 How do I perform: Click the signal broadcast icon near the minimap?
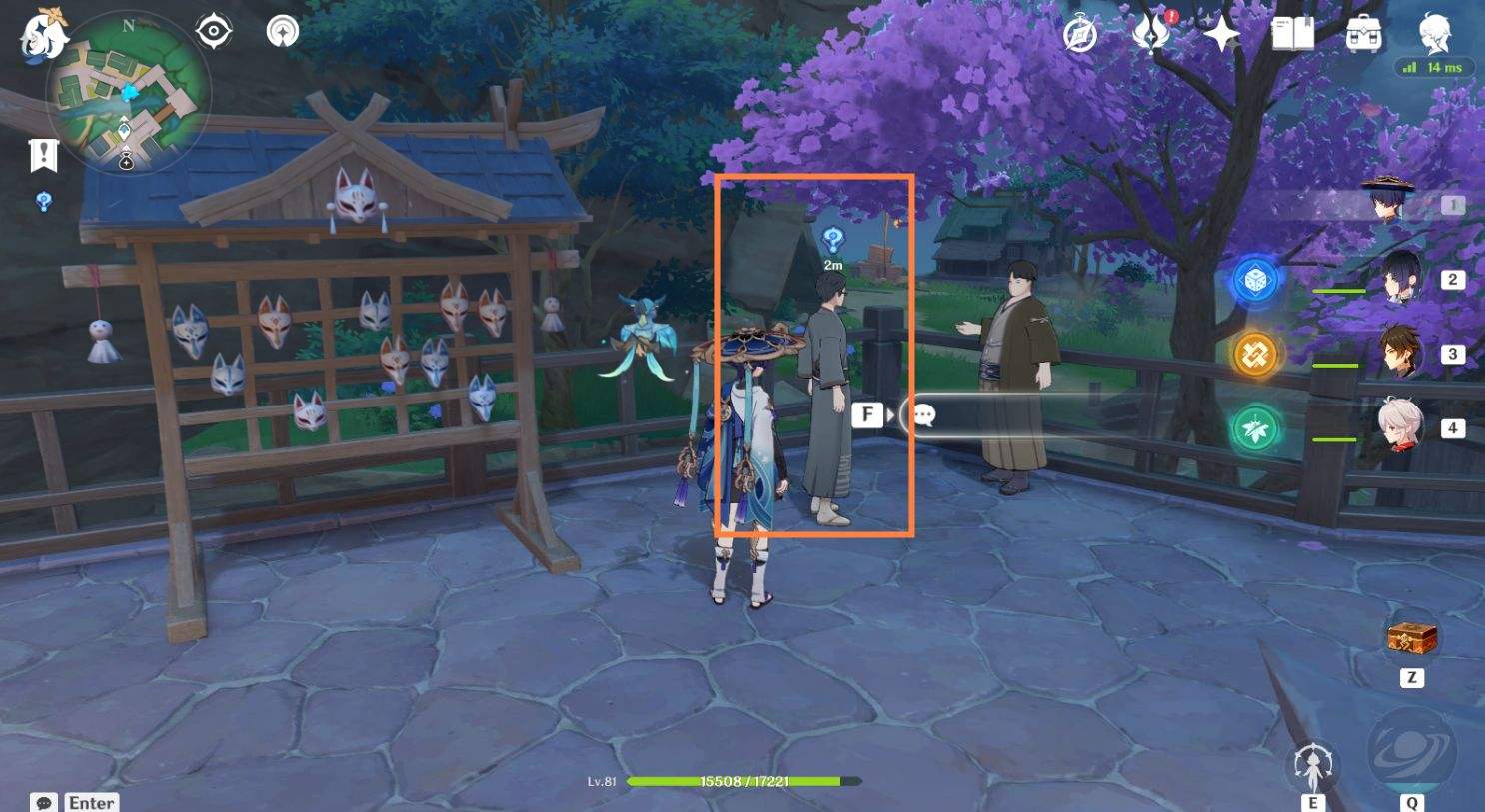281,29
